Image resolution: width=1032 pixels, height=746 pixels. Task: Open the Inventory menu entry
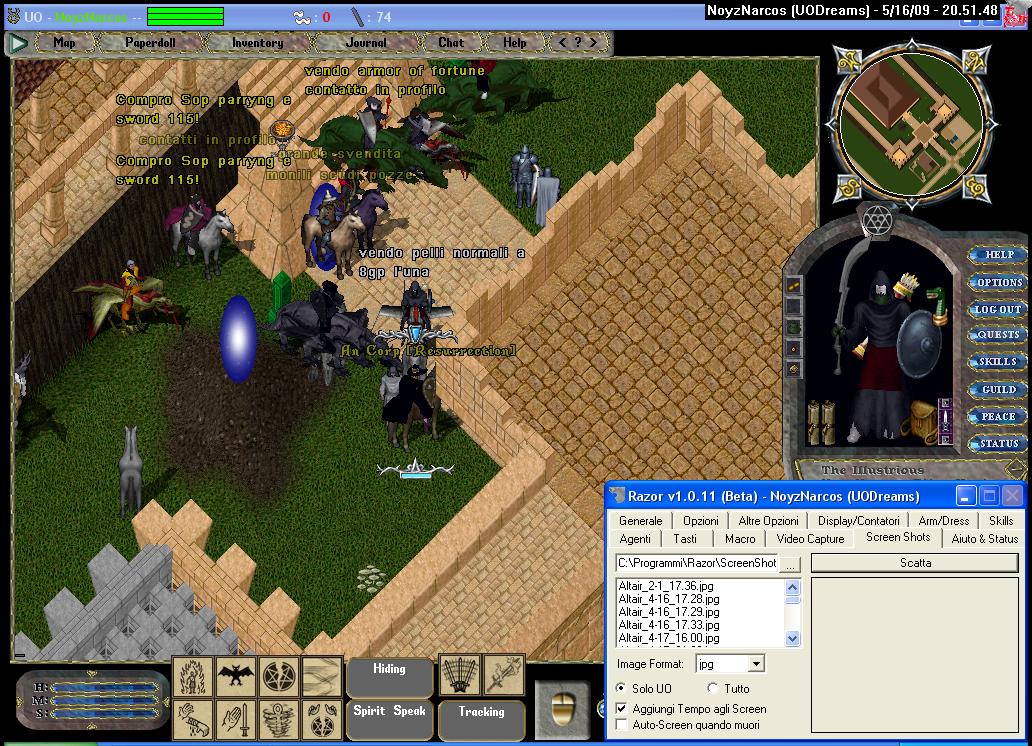(257, 43)
